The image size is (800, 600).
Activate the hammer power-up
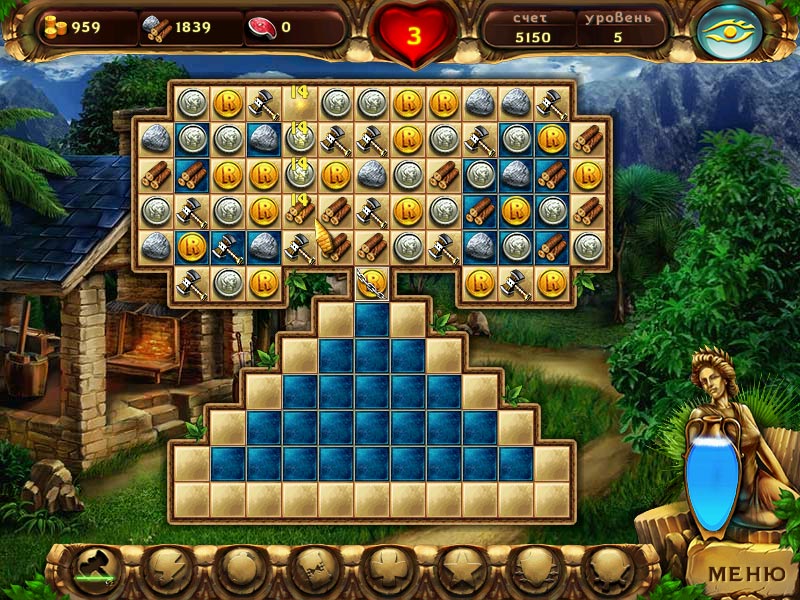(91, 571)
